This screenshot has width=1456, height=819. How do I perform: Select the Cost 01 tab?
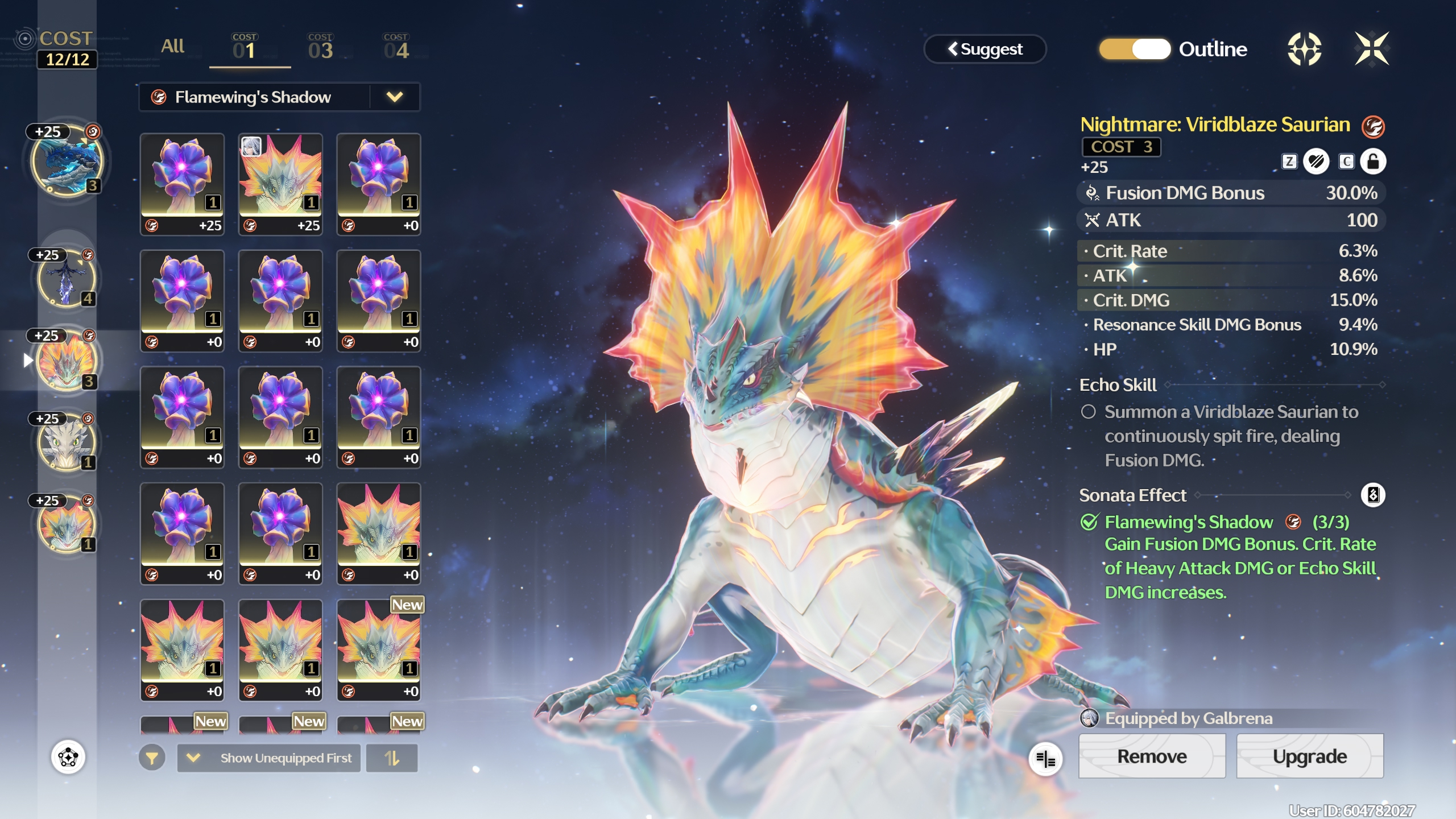245,48
